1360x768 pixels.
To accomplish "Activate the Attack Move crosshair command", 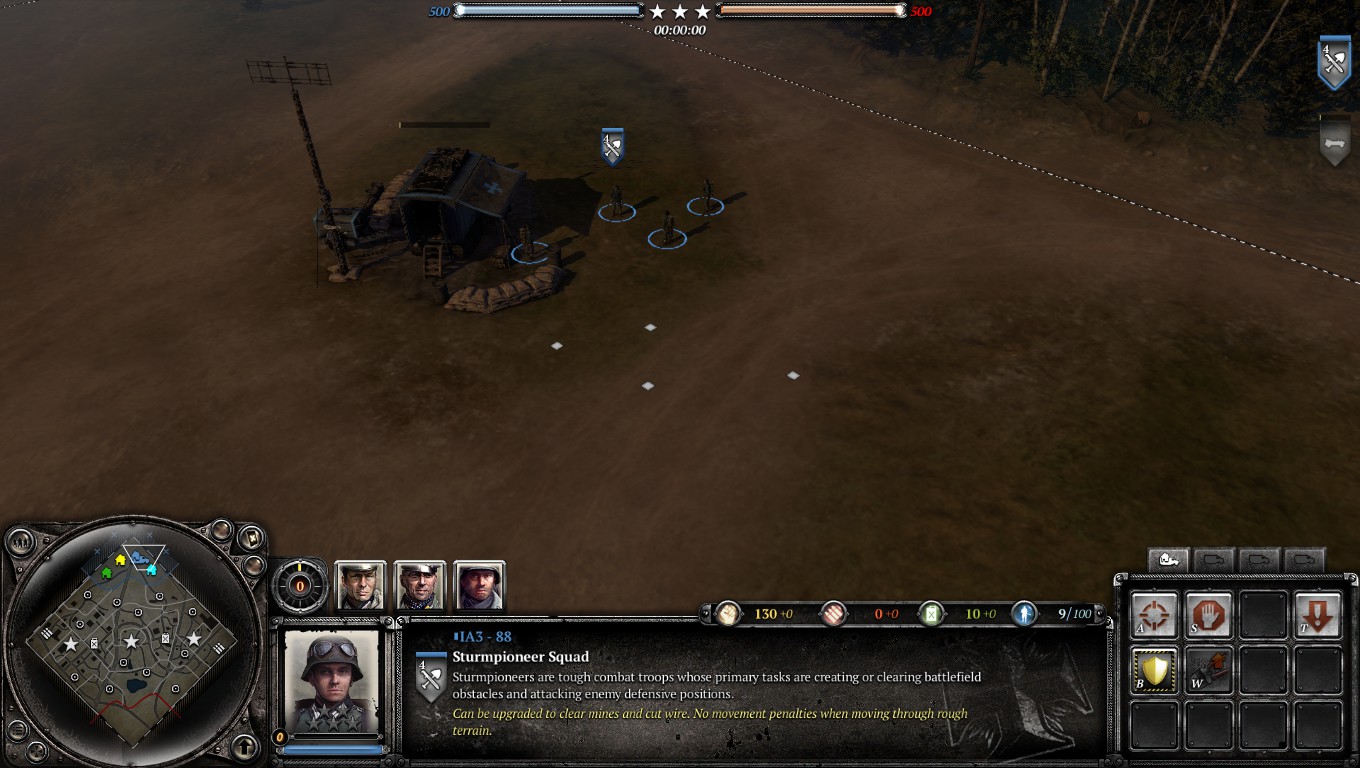I will tap(1155, 615).
